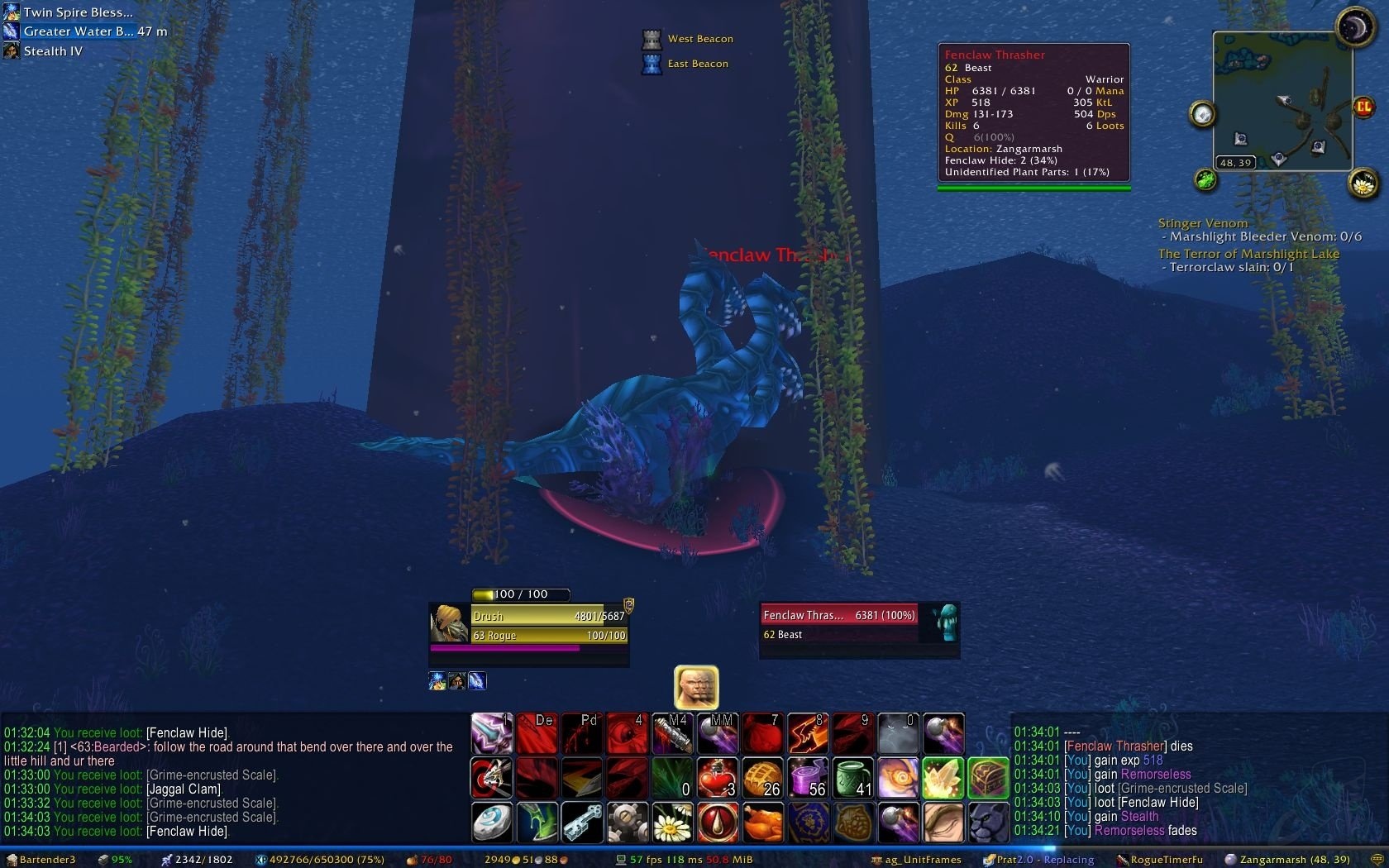Select the Stinger Venom quest tracker entry
1389x868 pixels.
coord(1202,223)
